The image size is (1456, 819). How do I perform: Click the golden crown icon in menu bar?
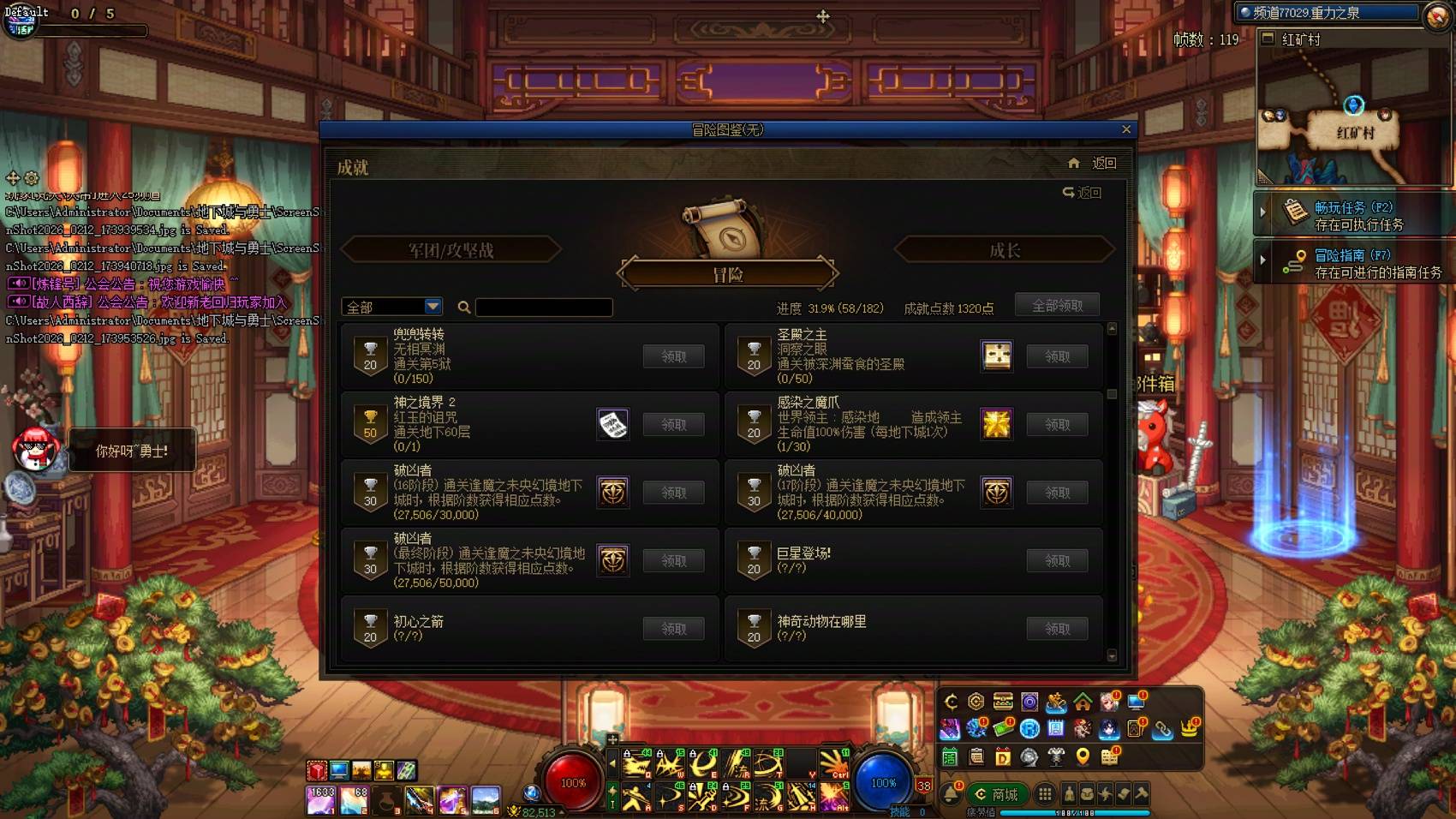click(1190, 729)
